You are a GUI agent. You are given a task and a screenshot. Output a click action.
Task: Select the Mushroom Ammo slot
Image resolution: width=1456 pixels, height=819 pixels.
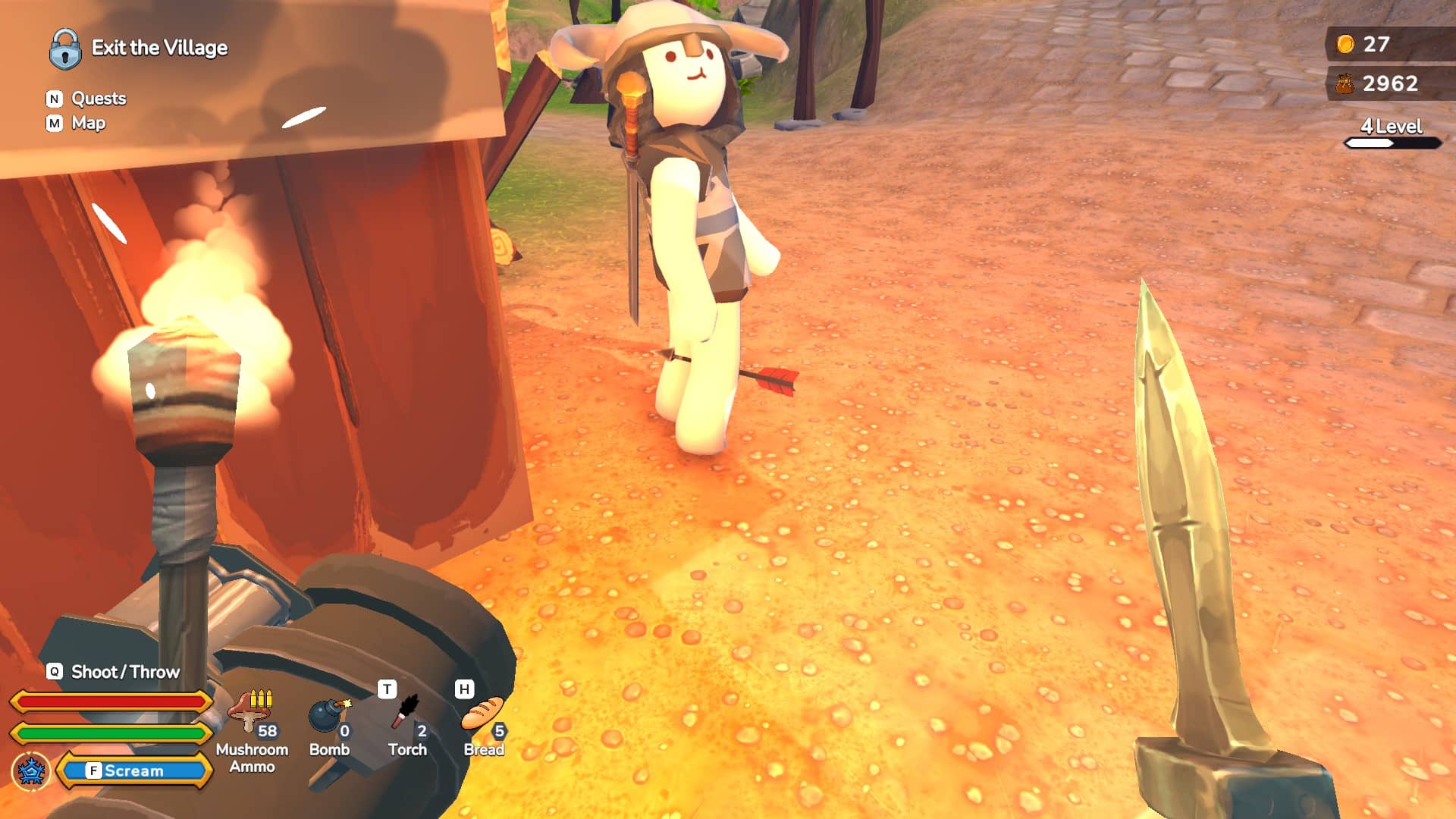[252, 716]
